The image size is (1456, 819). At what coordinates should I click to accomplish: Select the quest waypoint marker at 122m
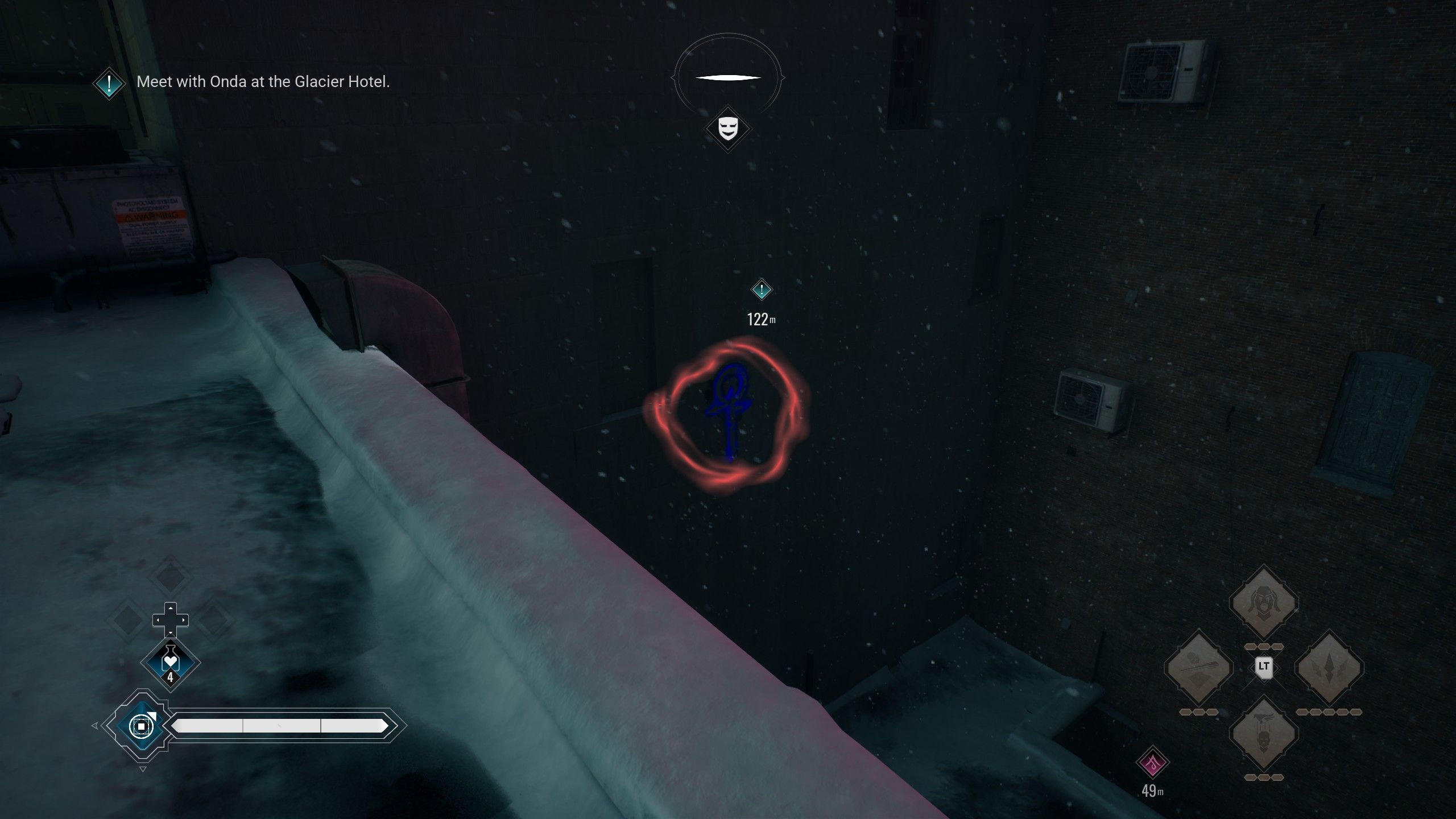click(x=761, y=290)
